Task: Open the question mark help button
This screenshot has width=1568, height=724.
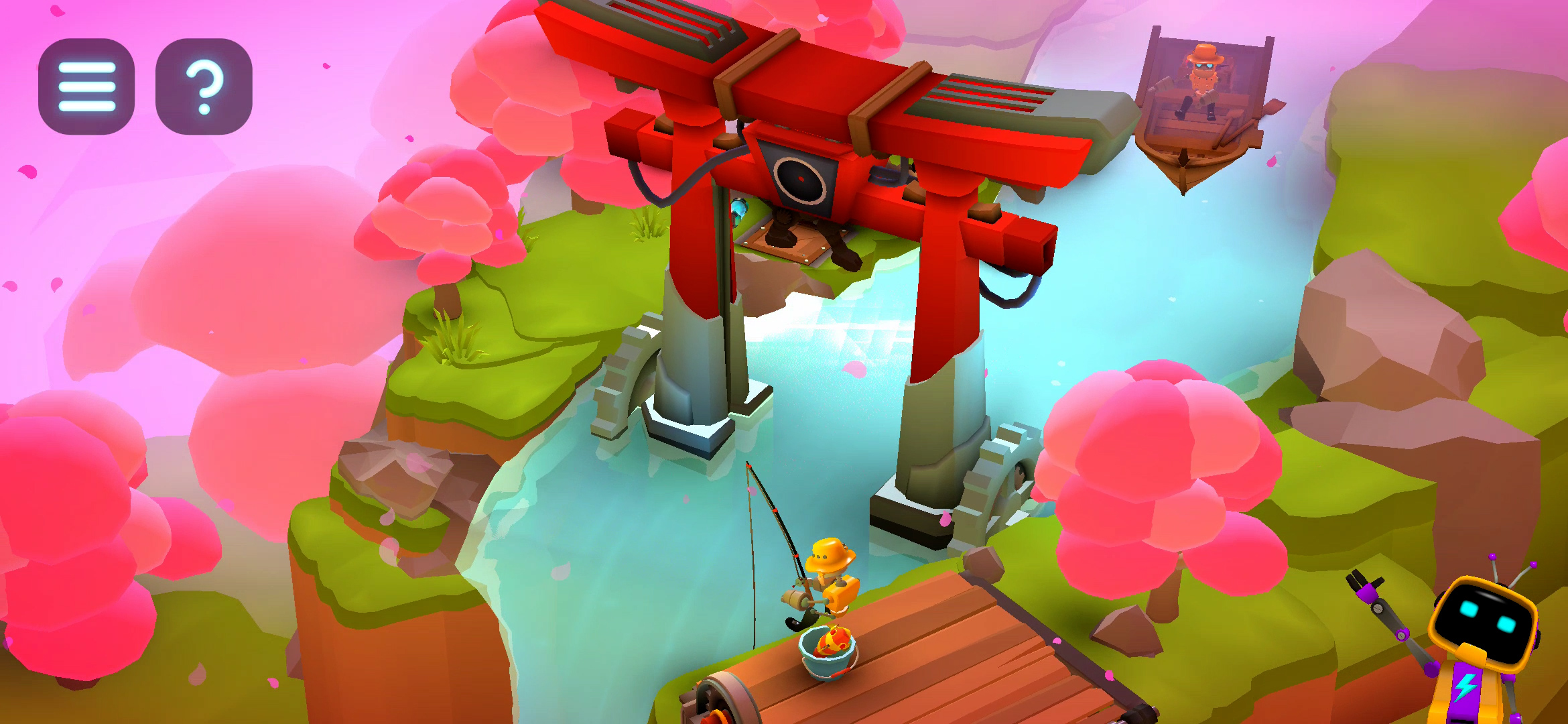Action: 204,86
